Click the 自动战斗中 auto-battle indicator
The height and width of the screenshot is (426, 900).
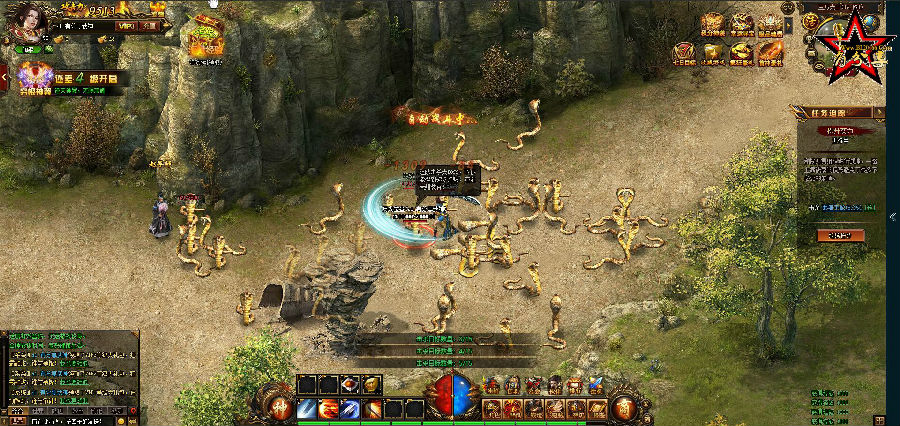tap(436, 116)
